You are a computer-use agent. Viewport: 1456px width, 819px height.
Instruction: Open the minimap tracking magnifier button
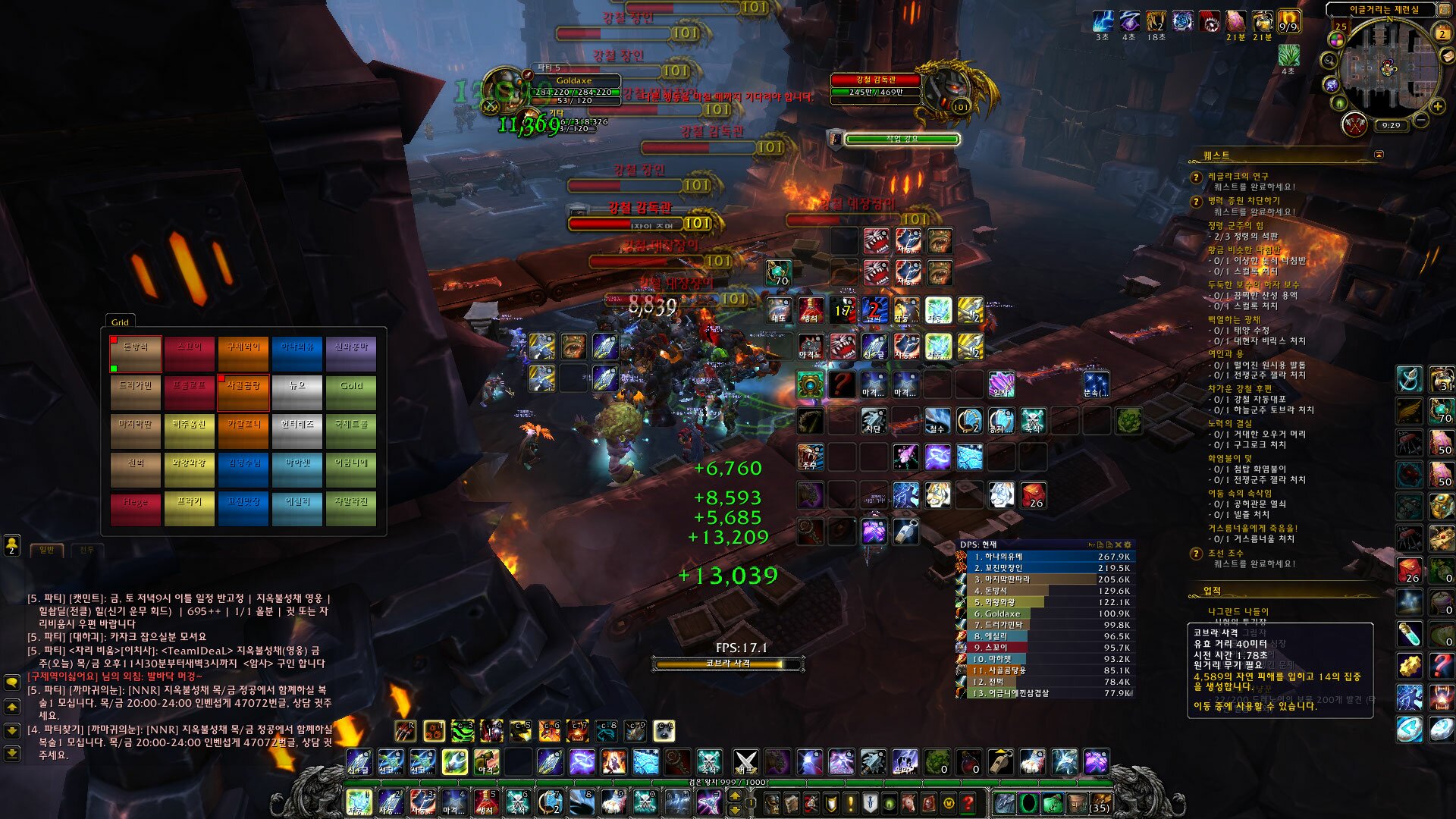pyautogui.click(x=1329, y=60)
